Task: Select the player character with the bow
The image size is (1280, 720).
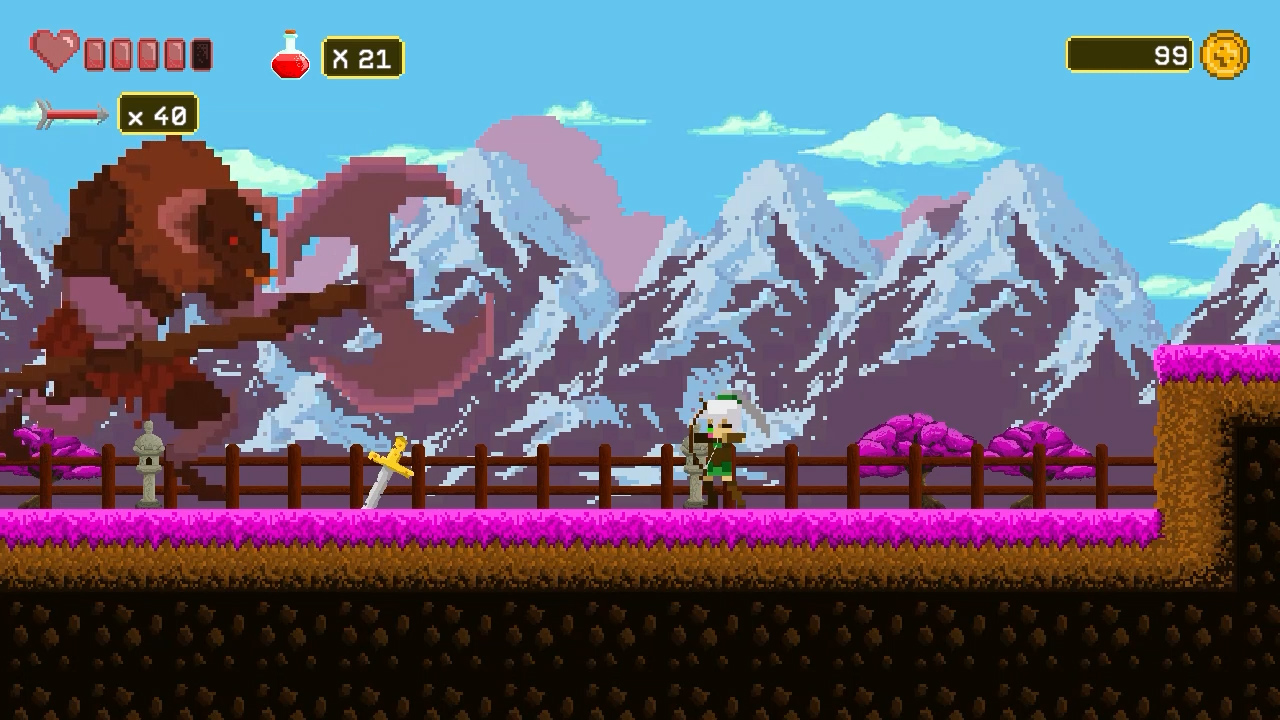Action: pos(720,450)
